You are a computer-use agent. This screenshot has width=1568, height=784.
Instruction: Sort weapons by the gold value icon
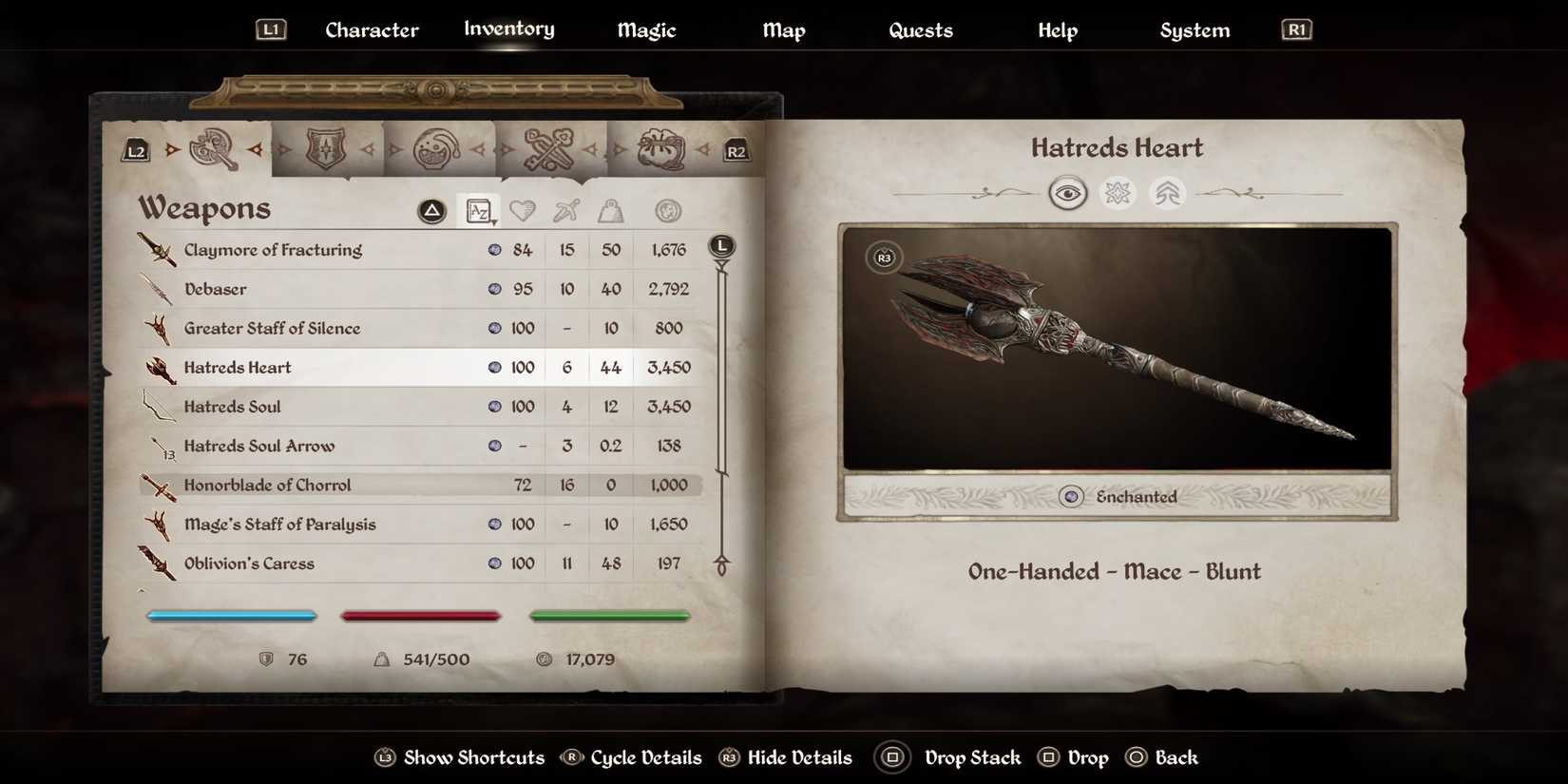click(x=667, y=210)
